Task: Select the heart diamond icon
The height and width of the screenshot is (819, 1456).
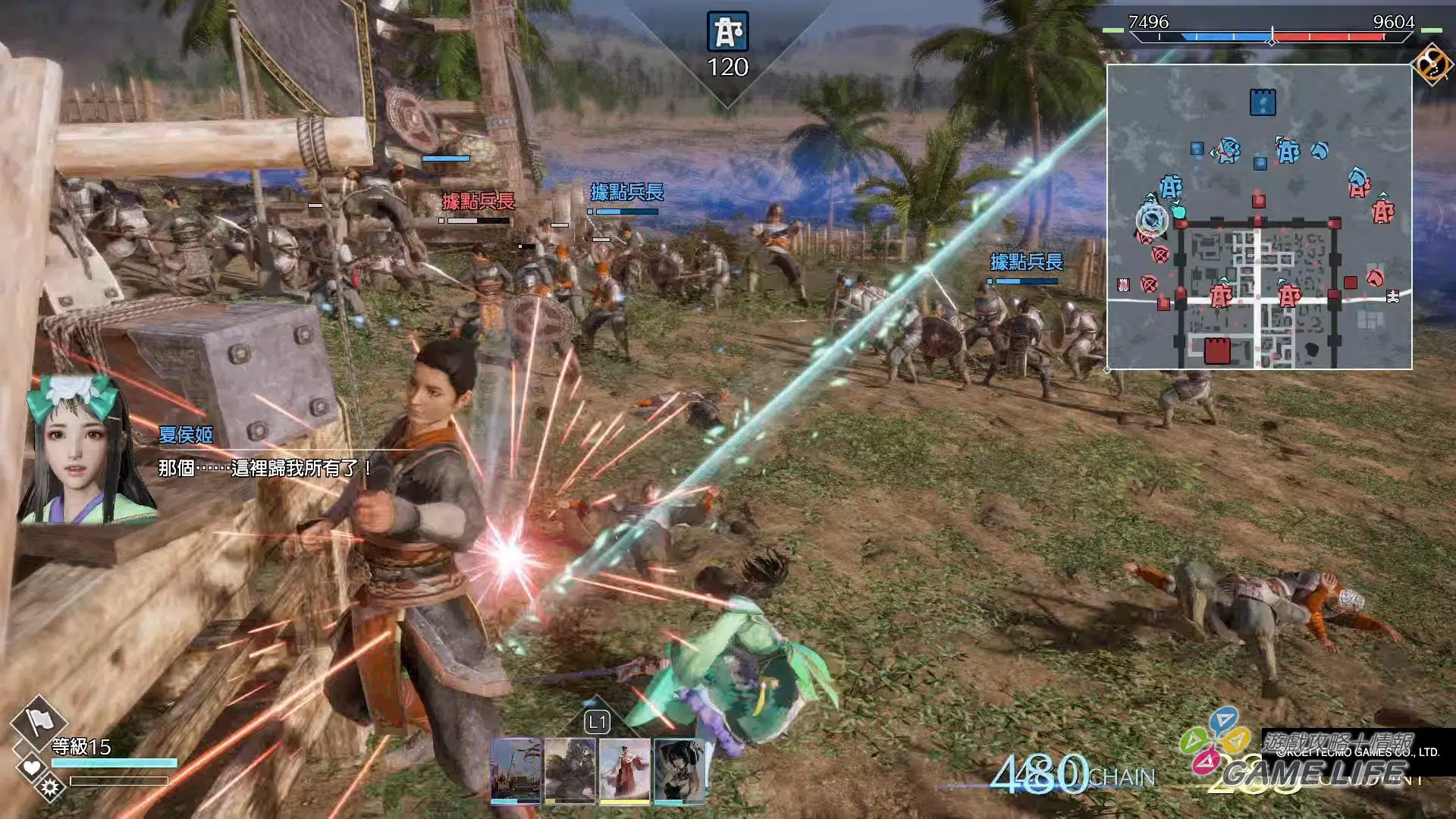Action: [32, 767]
